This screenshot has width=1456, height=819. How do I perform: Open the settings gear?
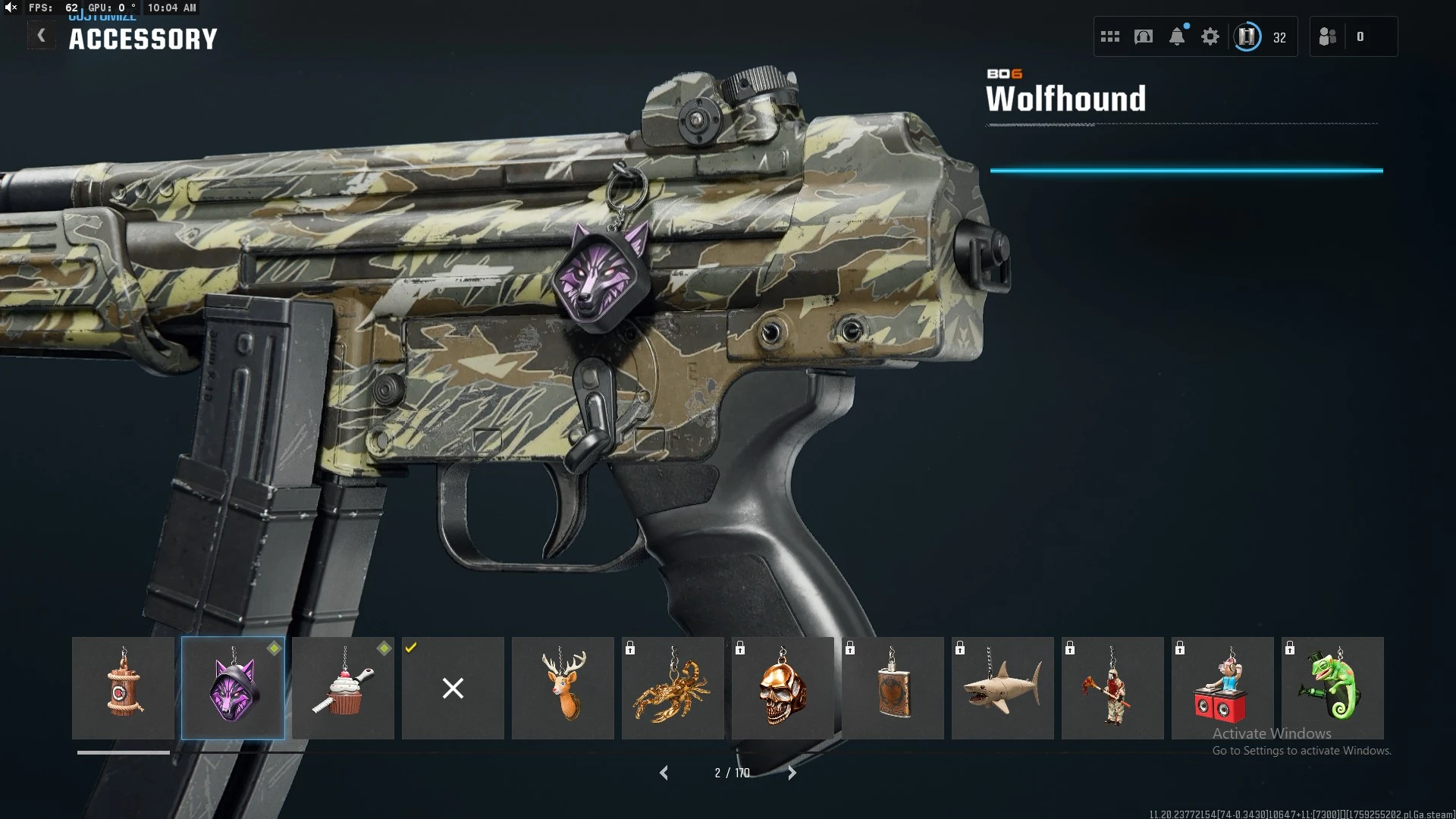click(x=1210, y=36)
